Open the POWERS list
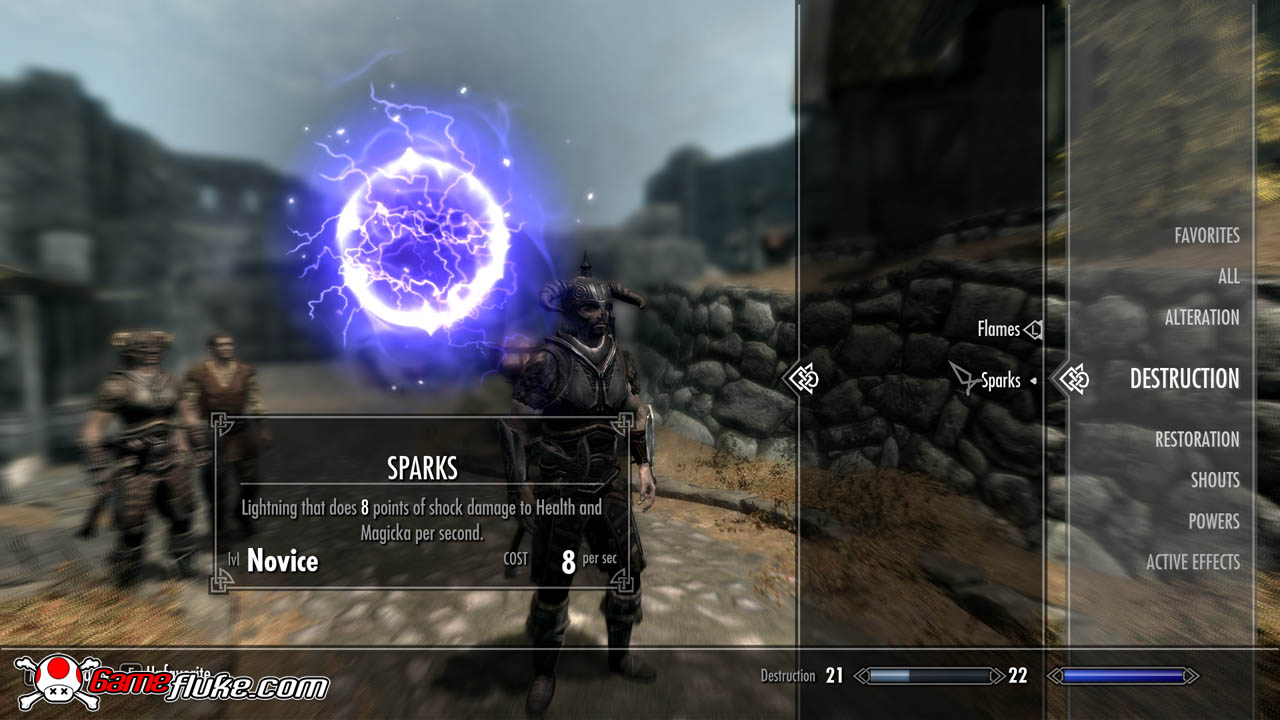 click(x=1214, y=521)
